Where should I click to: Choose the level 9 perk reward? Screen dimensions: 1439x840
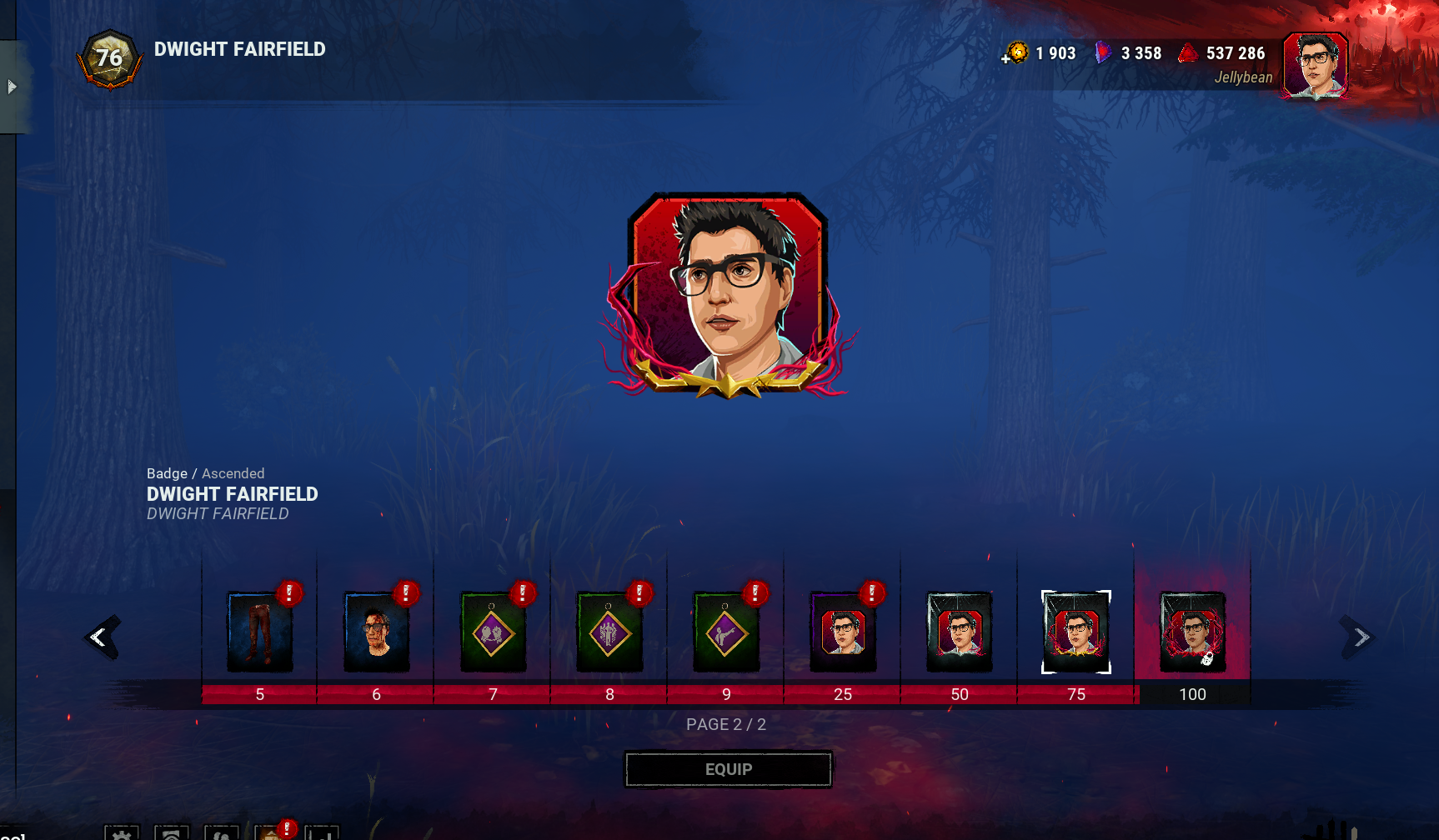(x=726, y=632)
